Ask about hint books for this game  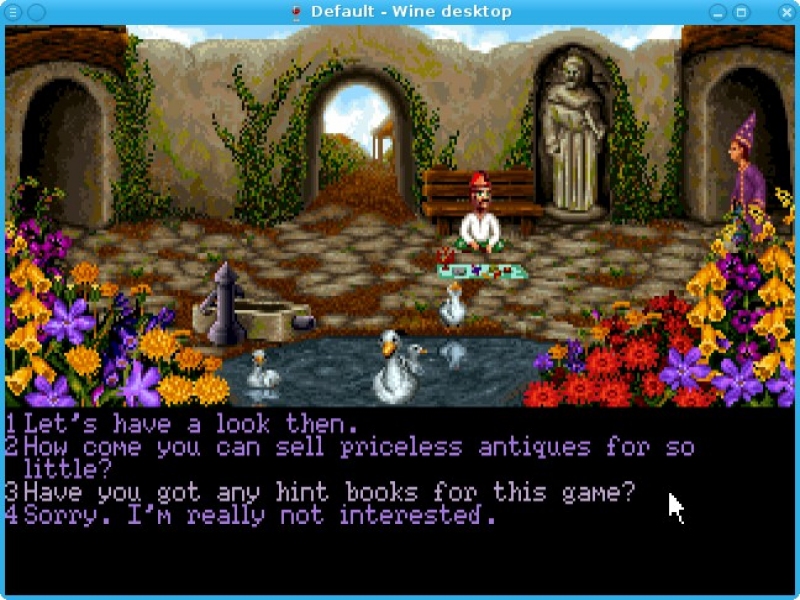(x=330, y=492)
